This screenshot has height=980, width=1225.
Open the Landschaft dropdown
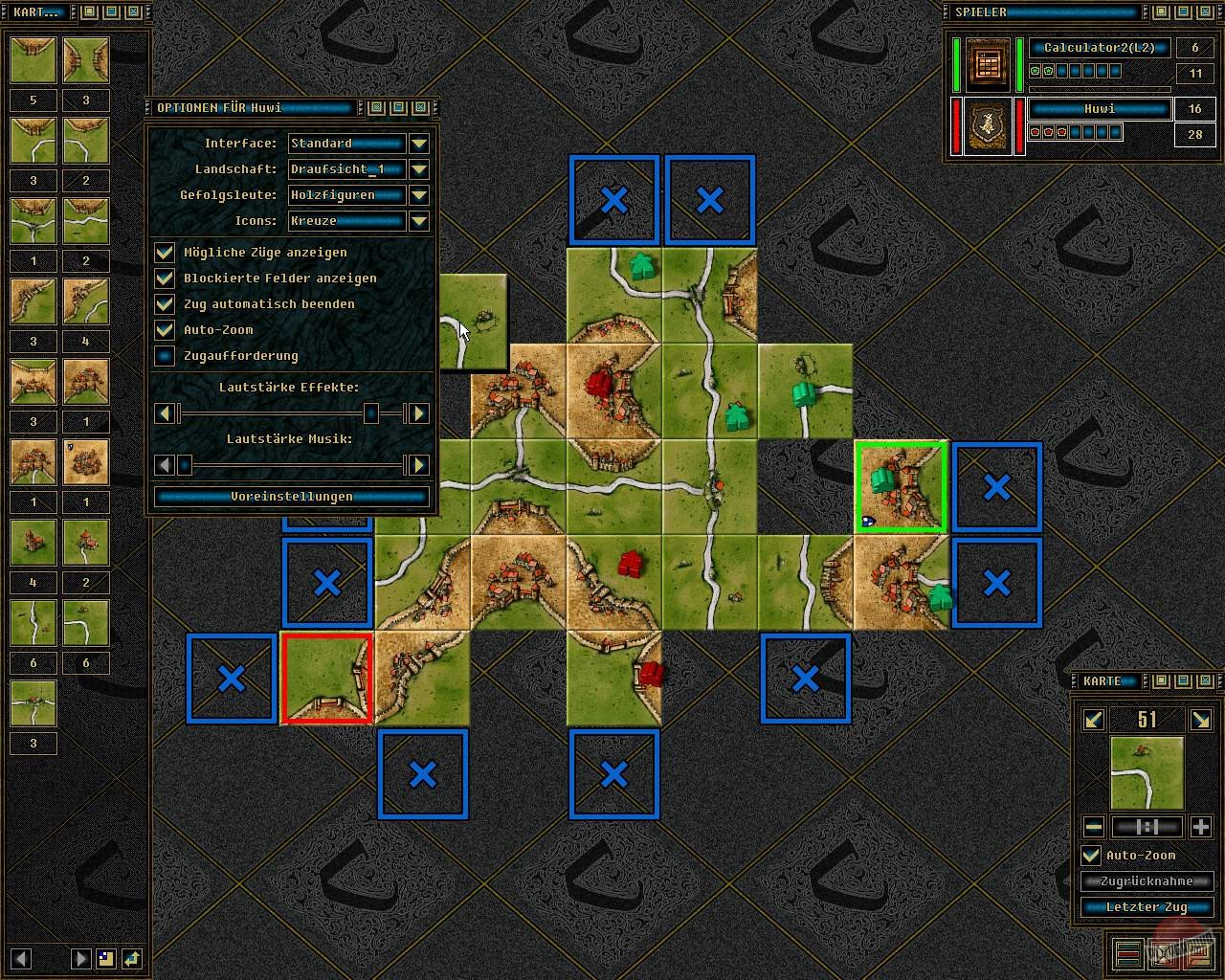pos(418,169)
